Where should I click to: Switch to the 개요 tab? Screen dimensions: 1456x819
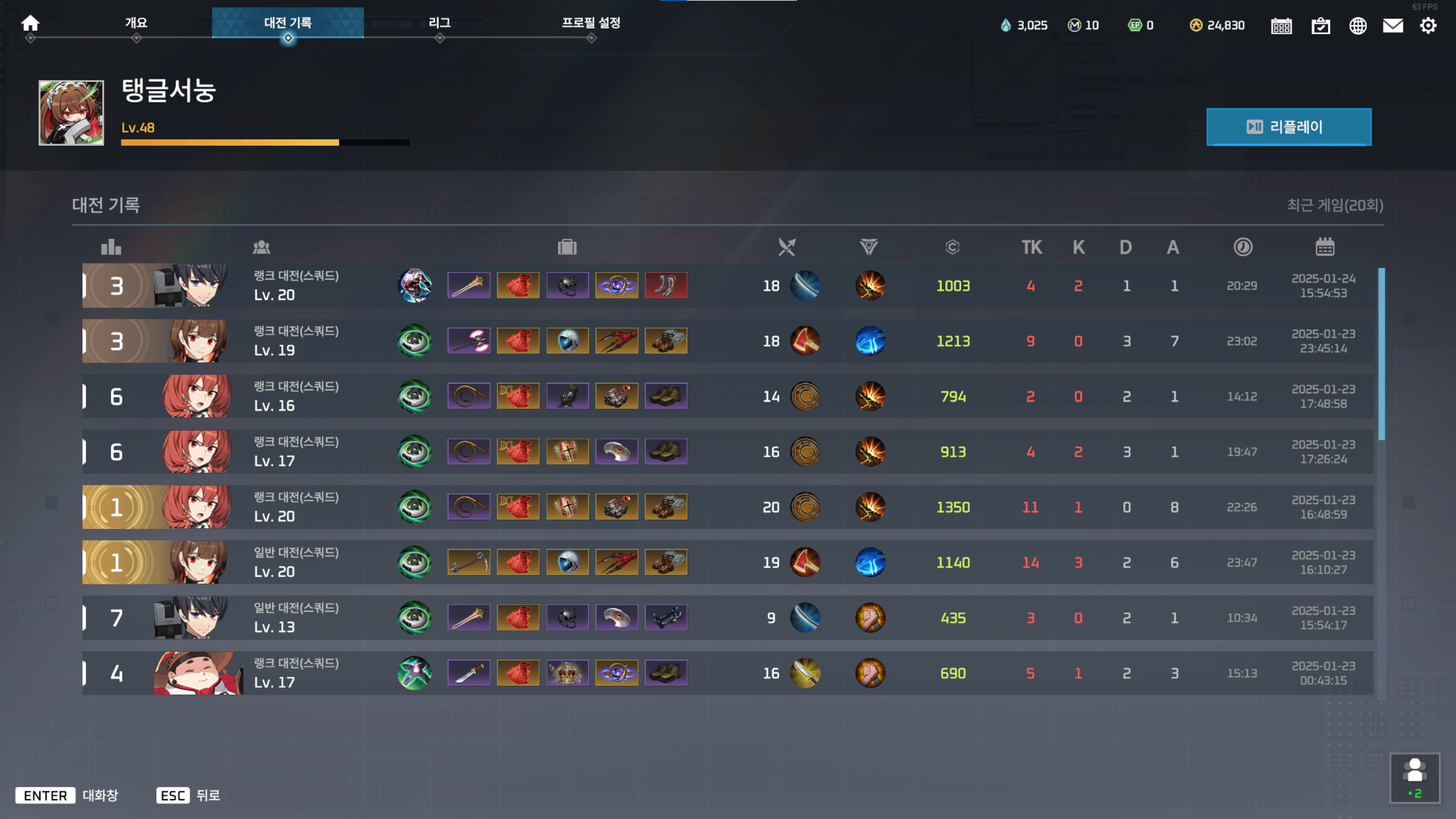[x=136, y=22]
